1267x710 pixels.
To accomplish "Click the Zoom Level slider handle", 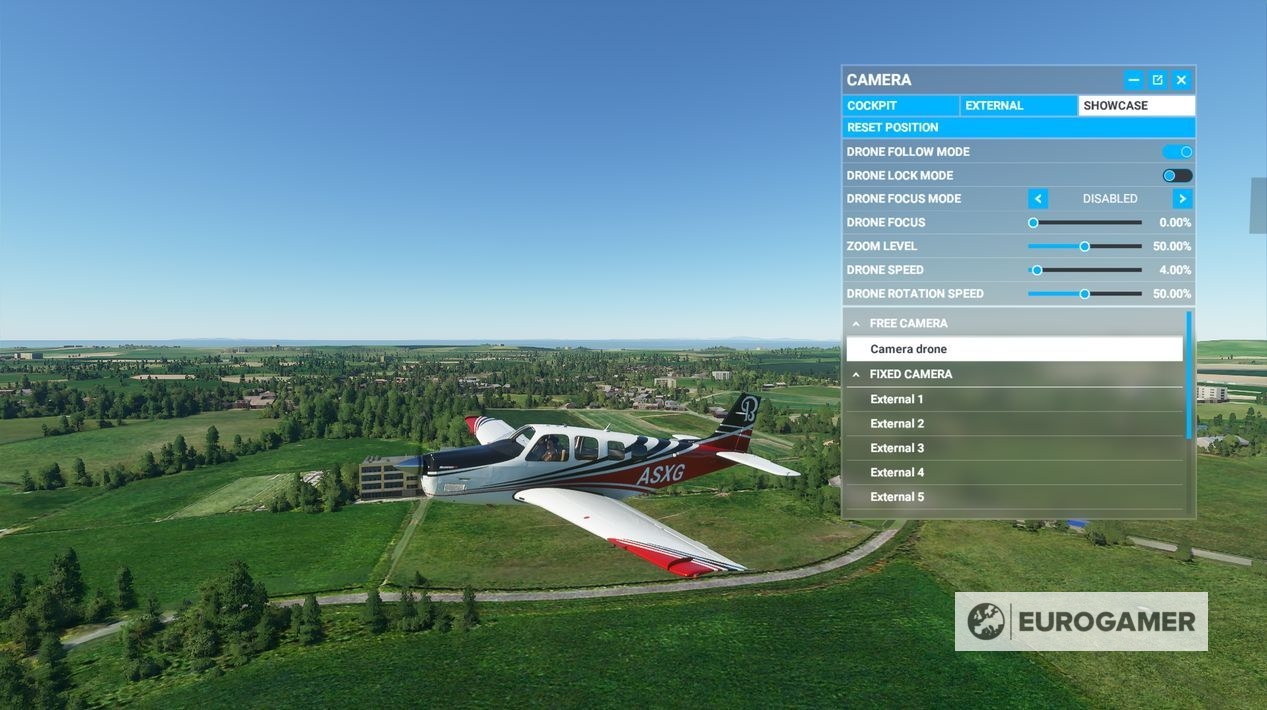I will (1084, 246).
